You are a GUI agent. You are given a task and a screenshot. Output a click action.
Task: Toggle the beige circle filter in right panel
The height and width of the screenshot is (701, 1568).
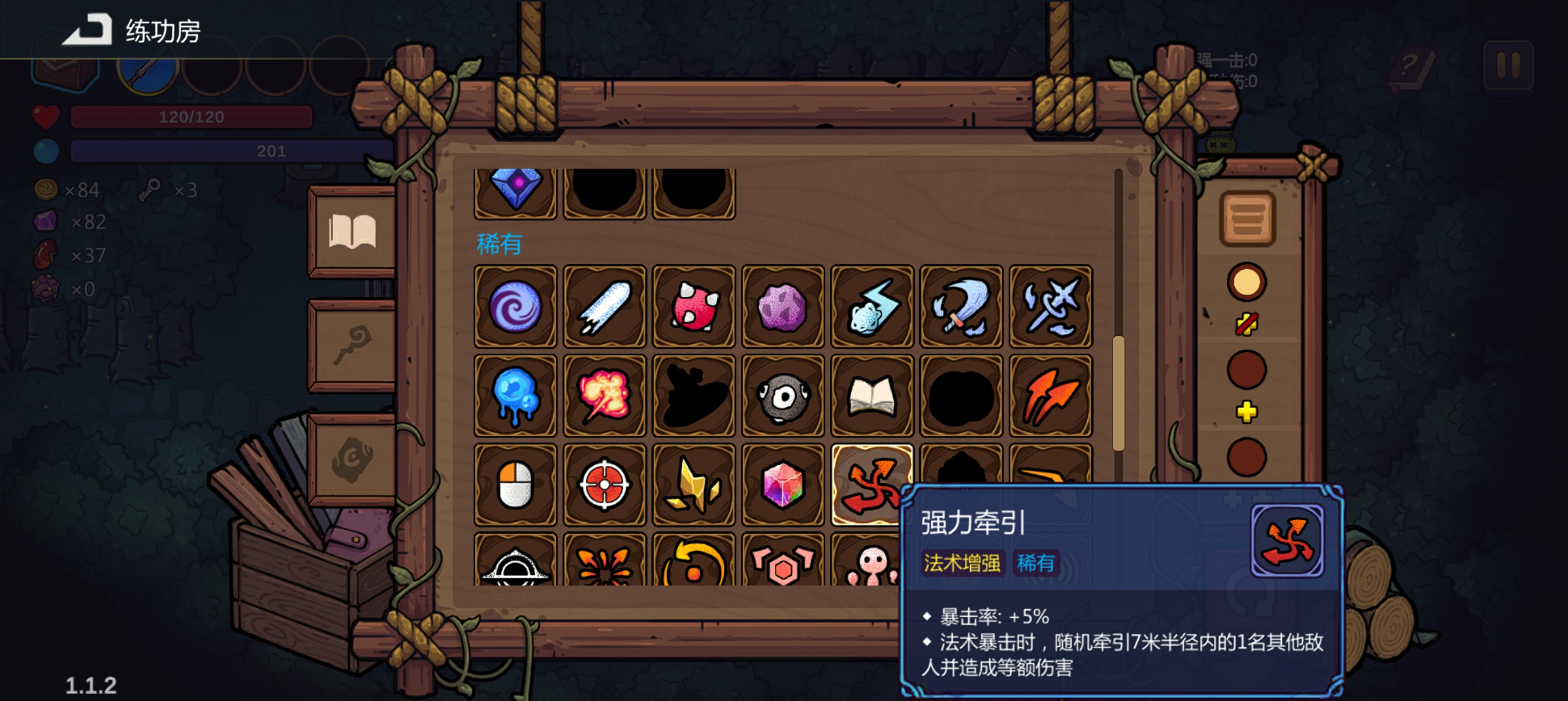(1247, 281)
